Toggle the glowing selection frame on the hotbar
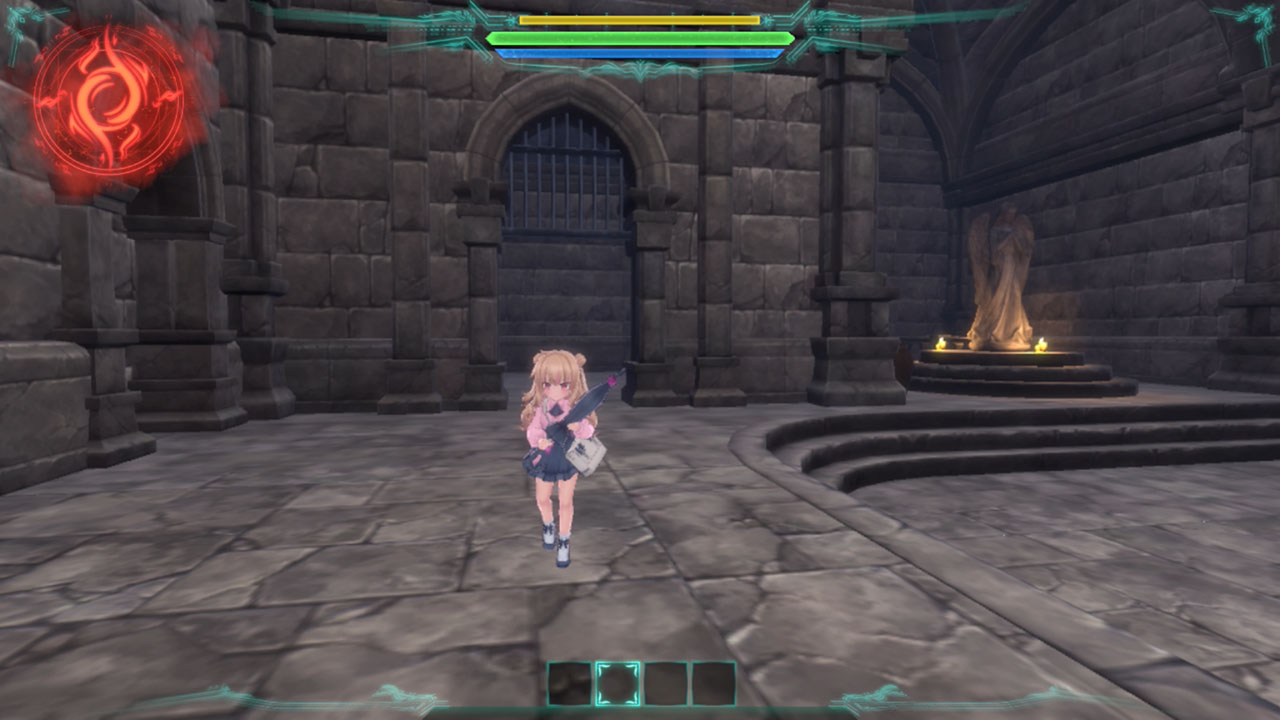Viewport: 1280px width, 720px height. (617, 683)
